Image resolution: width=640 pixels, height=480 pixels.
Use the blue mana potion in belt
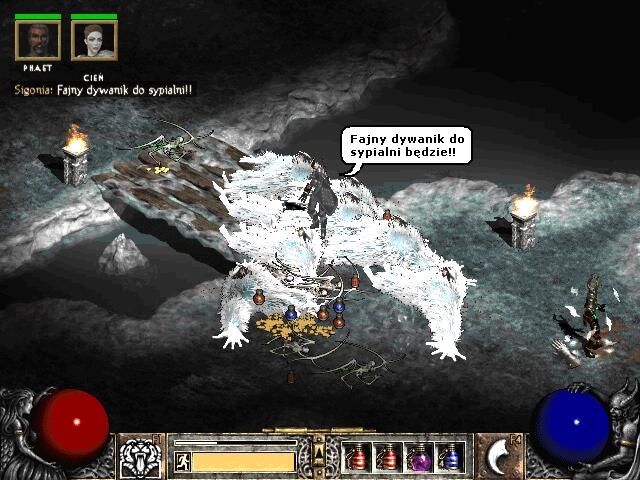[449, 457]
